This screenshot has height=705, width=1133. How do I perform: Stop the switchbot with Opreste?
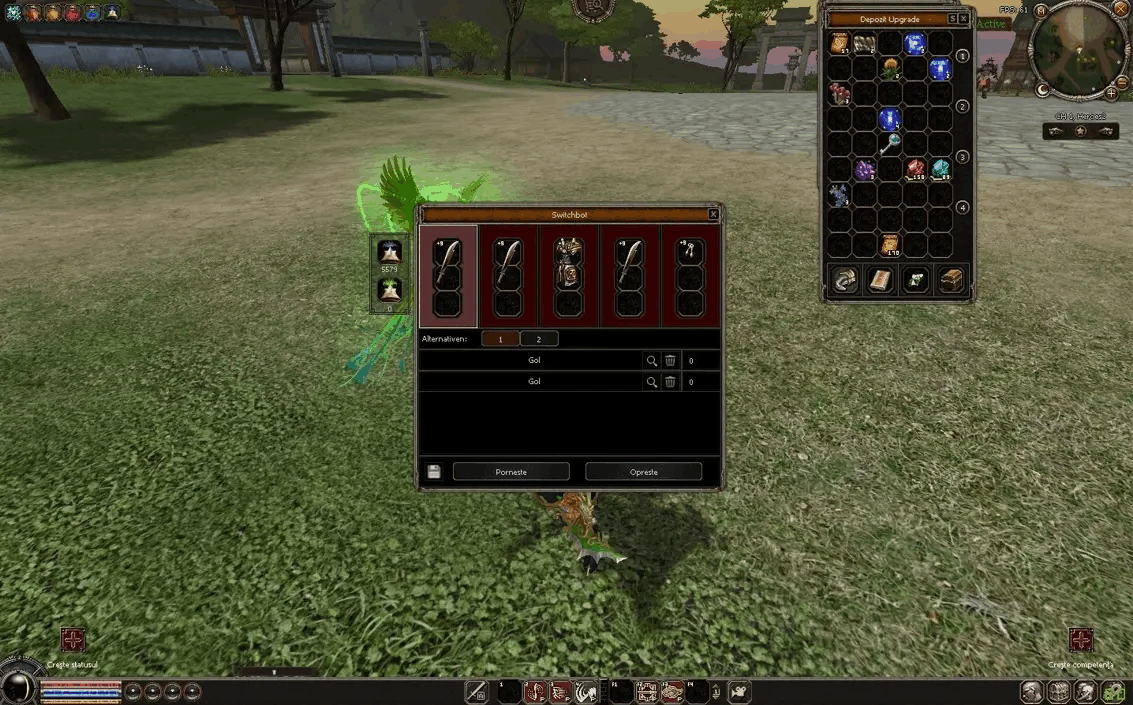643,472
